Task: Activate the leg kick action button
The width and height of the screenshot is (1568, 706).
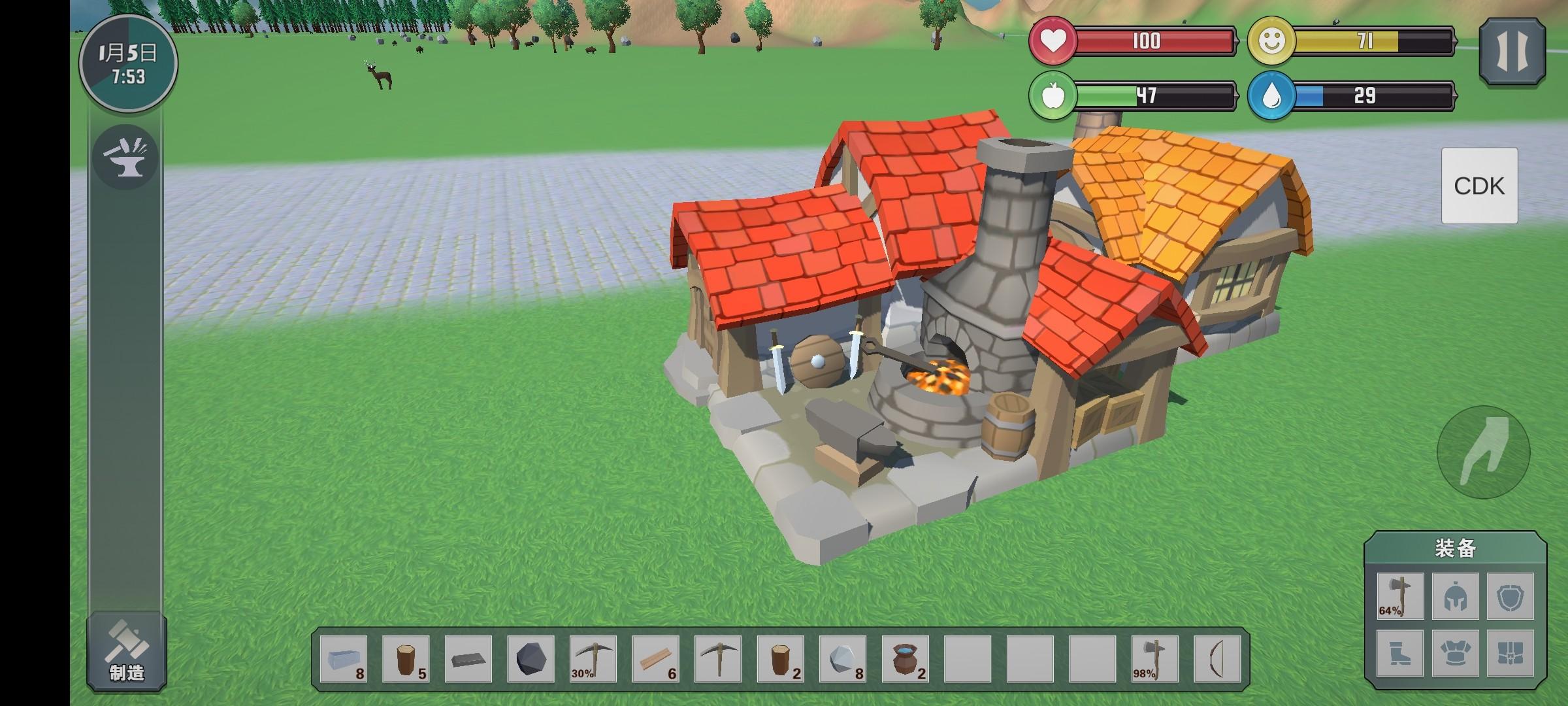Action: 1483,452
